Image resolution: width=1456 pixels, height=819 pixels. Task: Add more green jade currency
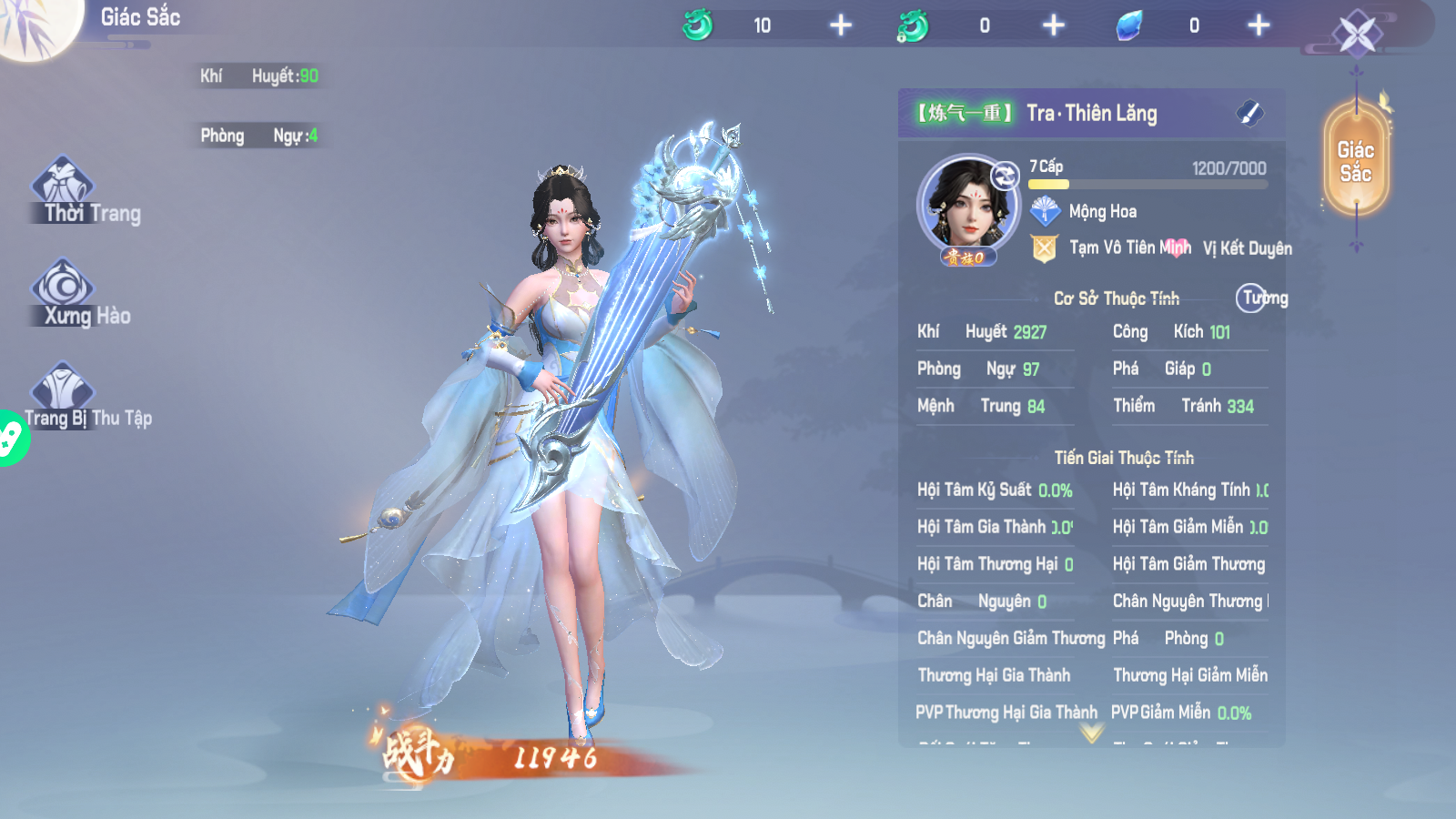click(x=841, y=25)
